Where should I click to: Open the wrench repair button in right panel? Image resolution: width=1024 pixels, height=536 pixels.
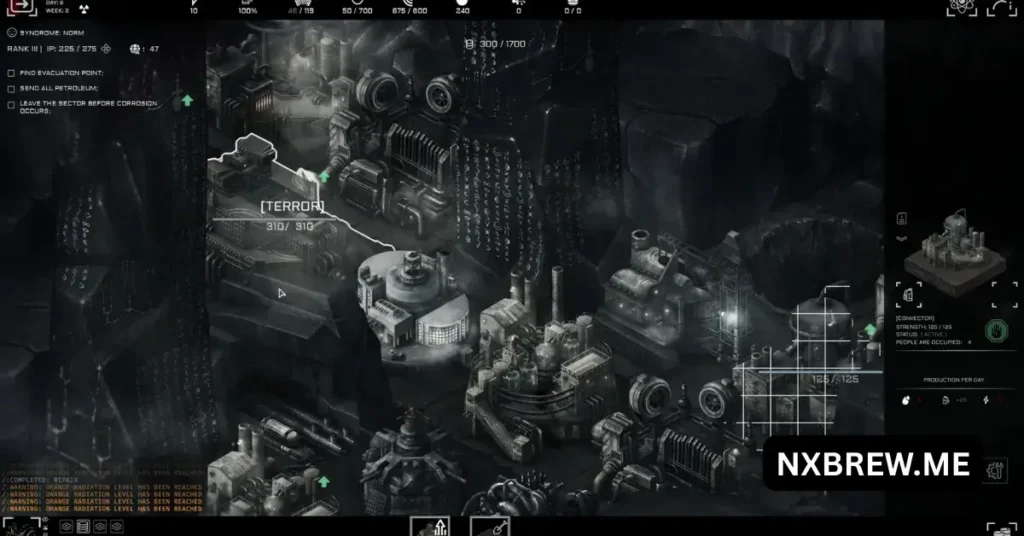pyautogui.click(x=994, y=470)
